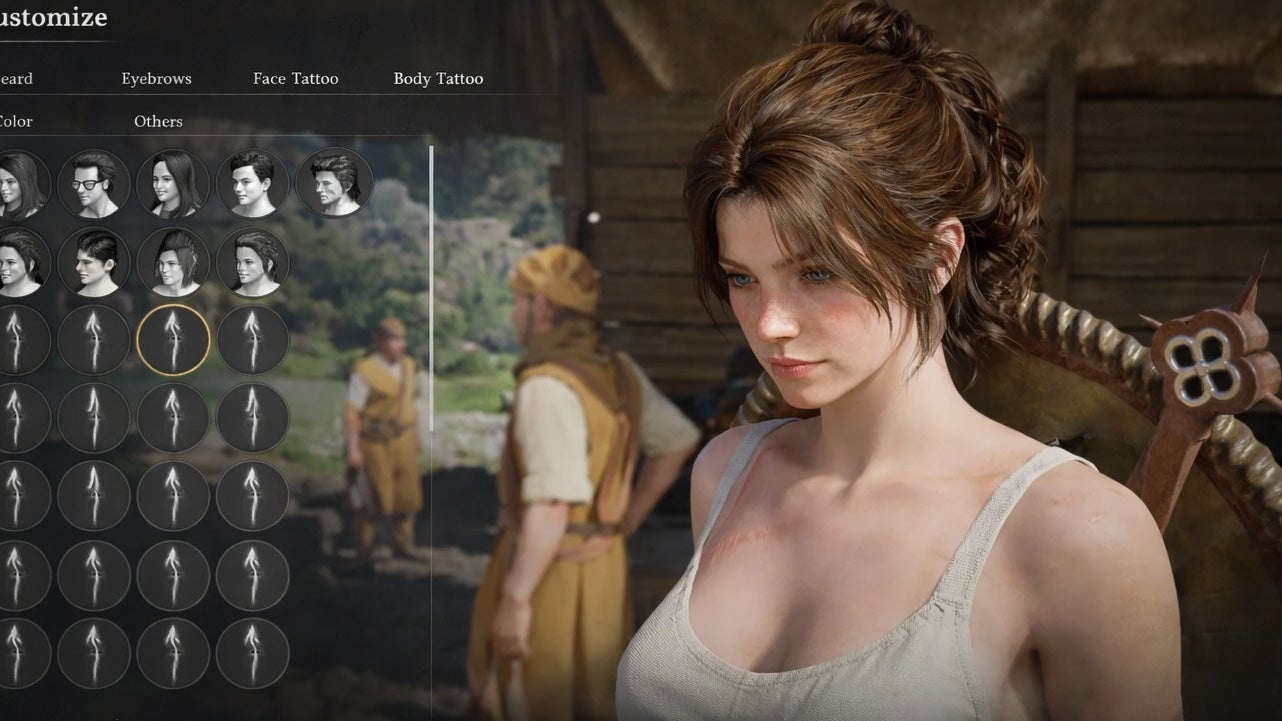Choose the hairstyle preset with glasses
This screenshot has height=721, width=1282.
click(x=93, y=184)
